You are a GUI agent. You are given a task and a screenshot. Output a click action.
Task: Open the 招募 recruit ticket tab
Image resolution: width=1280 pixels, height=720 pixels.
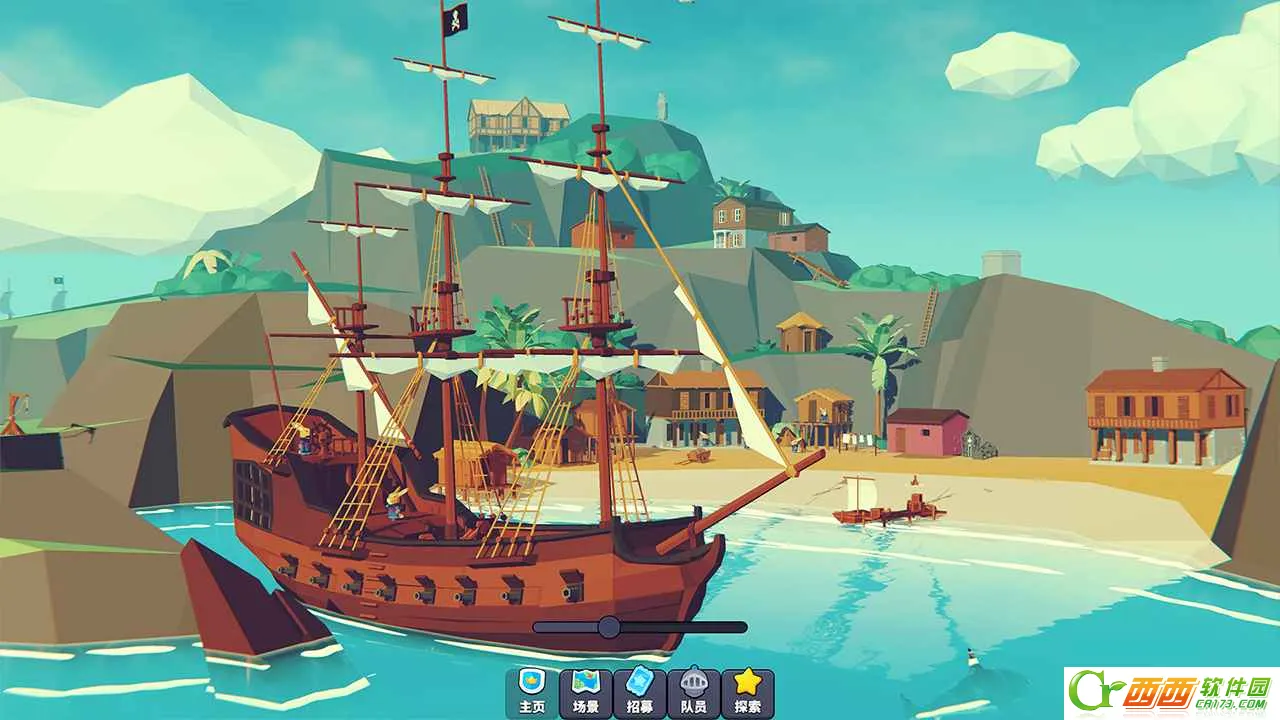click(x=640, y=693)
